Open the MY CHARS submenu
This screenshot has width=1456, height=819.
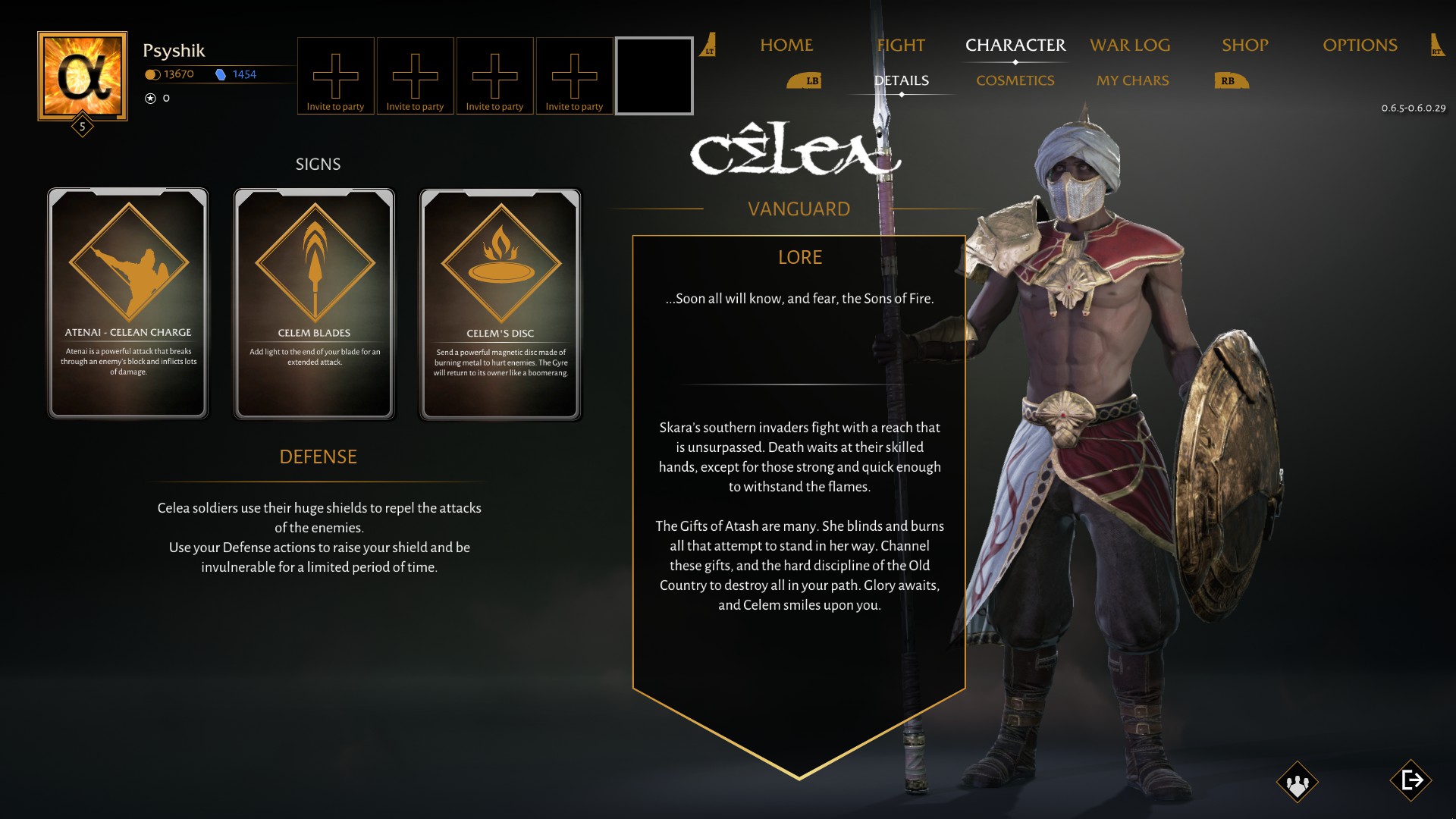tap(1133, 80)
